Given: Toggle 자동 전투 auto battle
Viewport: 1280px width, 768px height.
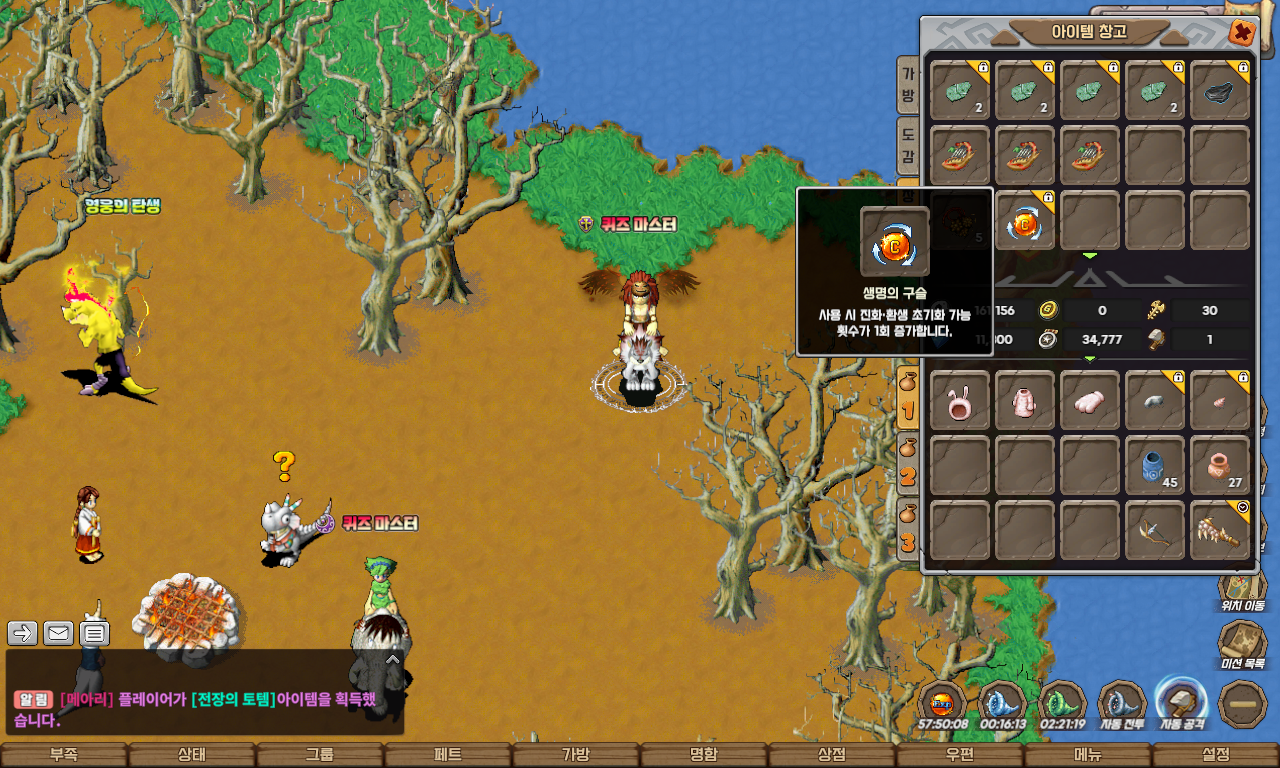Looking at the screenshot, I should coord(1122,705).
